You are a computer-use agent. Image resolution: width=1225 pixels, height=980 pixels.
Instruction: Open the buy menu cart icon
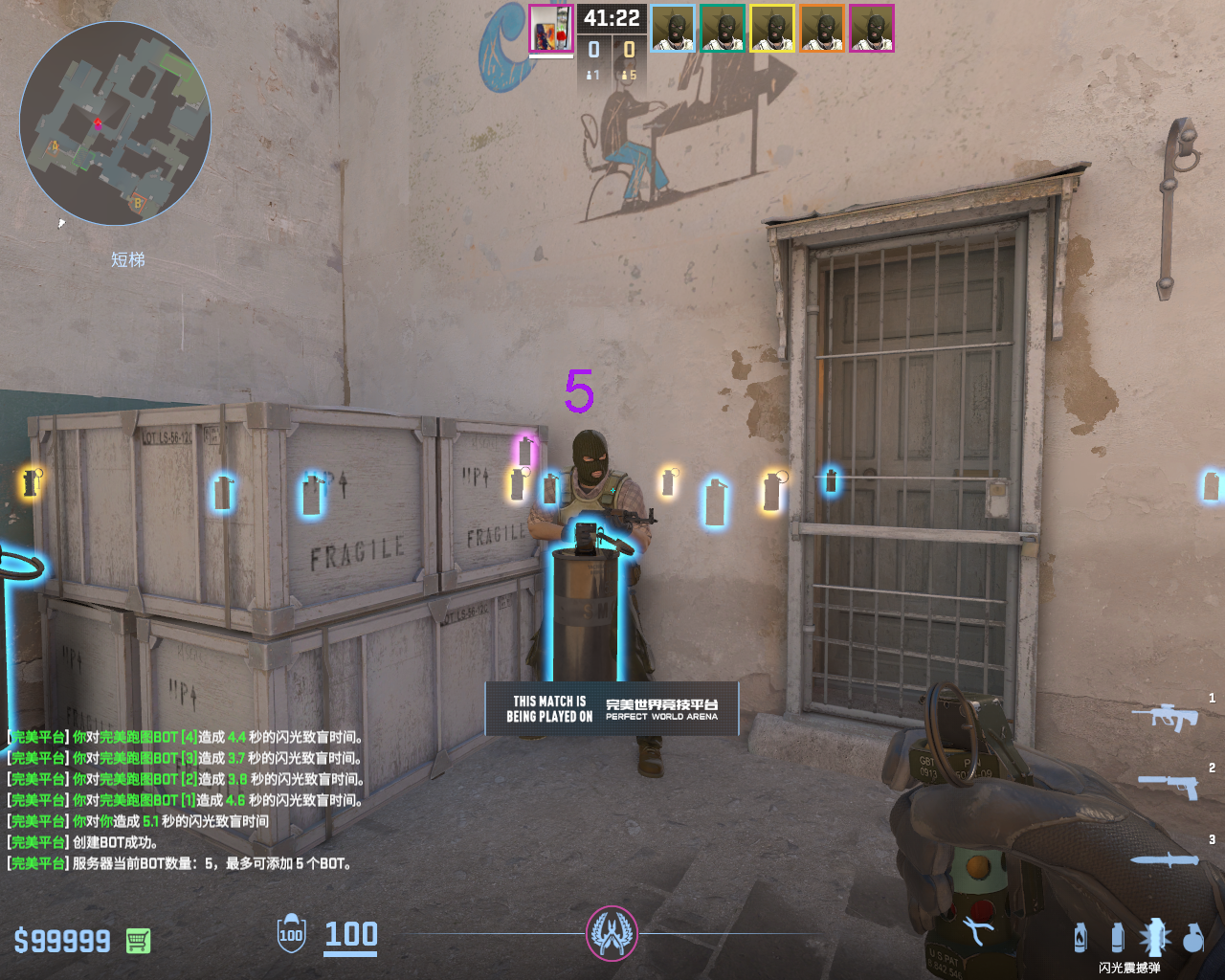pyautogui.click(x=138, y=941)
